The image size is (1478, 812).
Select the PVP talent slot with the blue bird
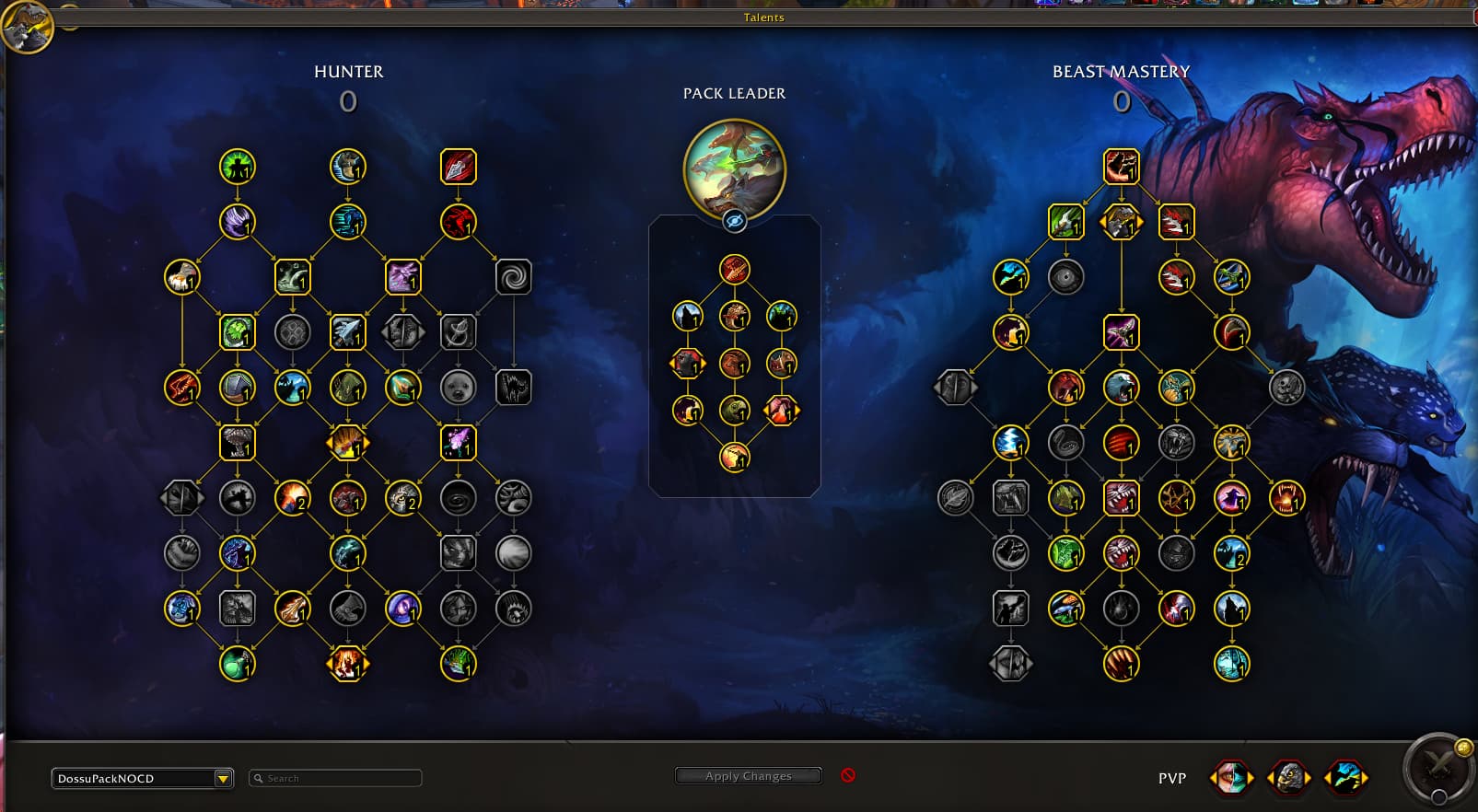(x=1344, y=778)
